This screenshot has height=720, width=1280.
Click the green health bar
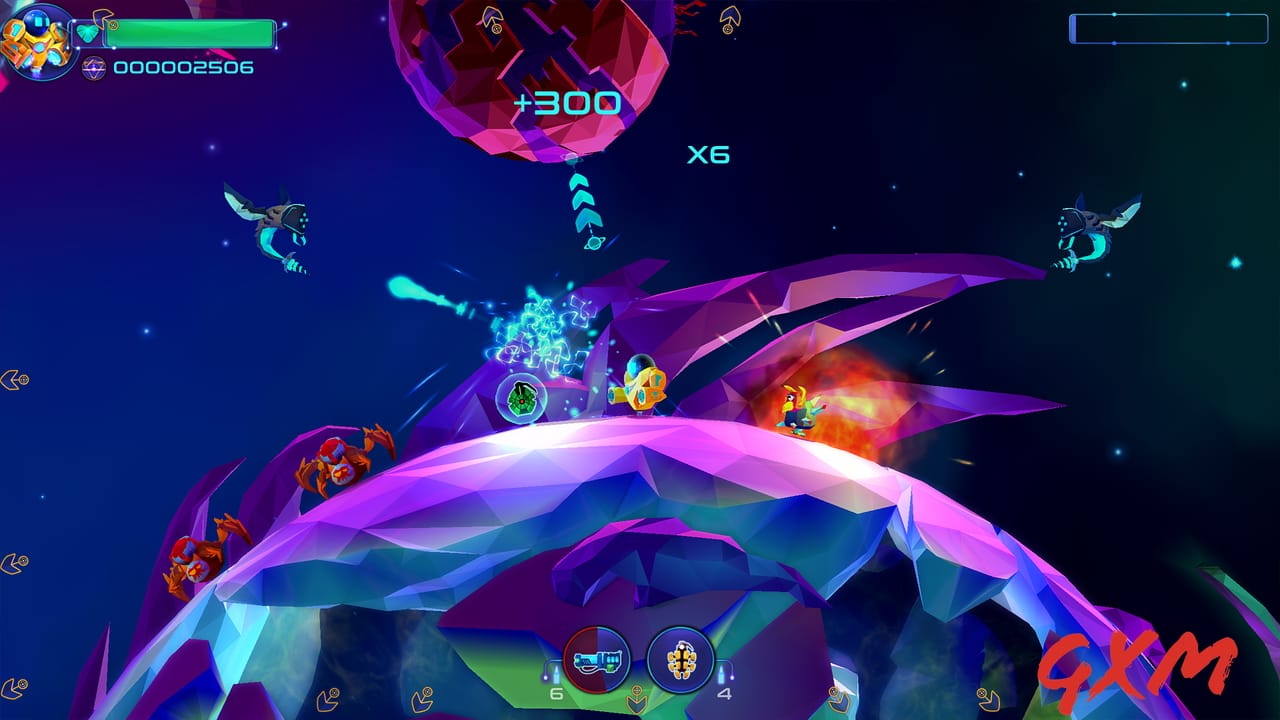[190, 33]
